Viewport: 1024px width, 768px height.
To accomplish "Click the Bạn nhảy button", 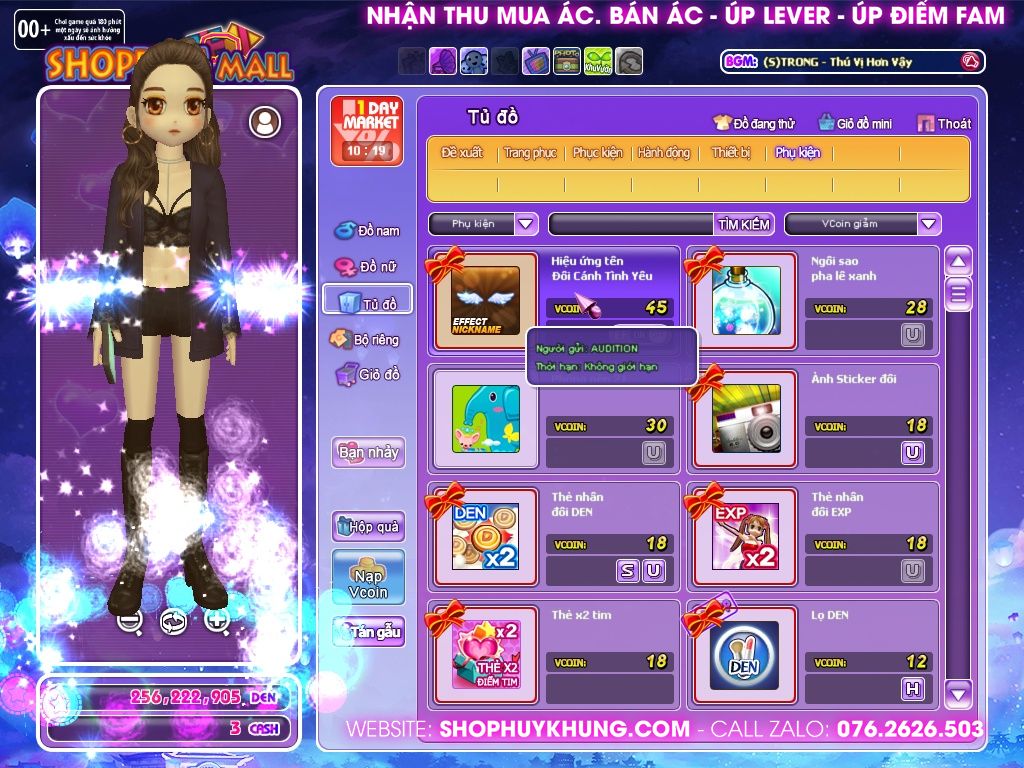I will pos(368,452).
